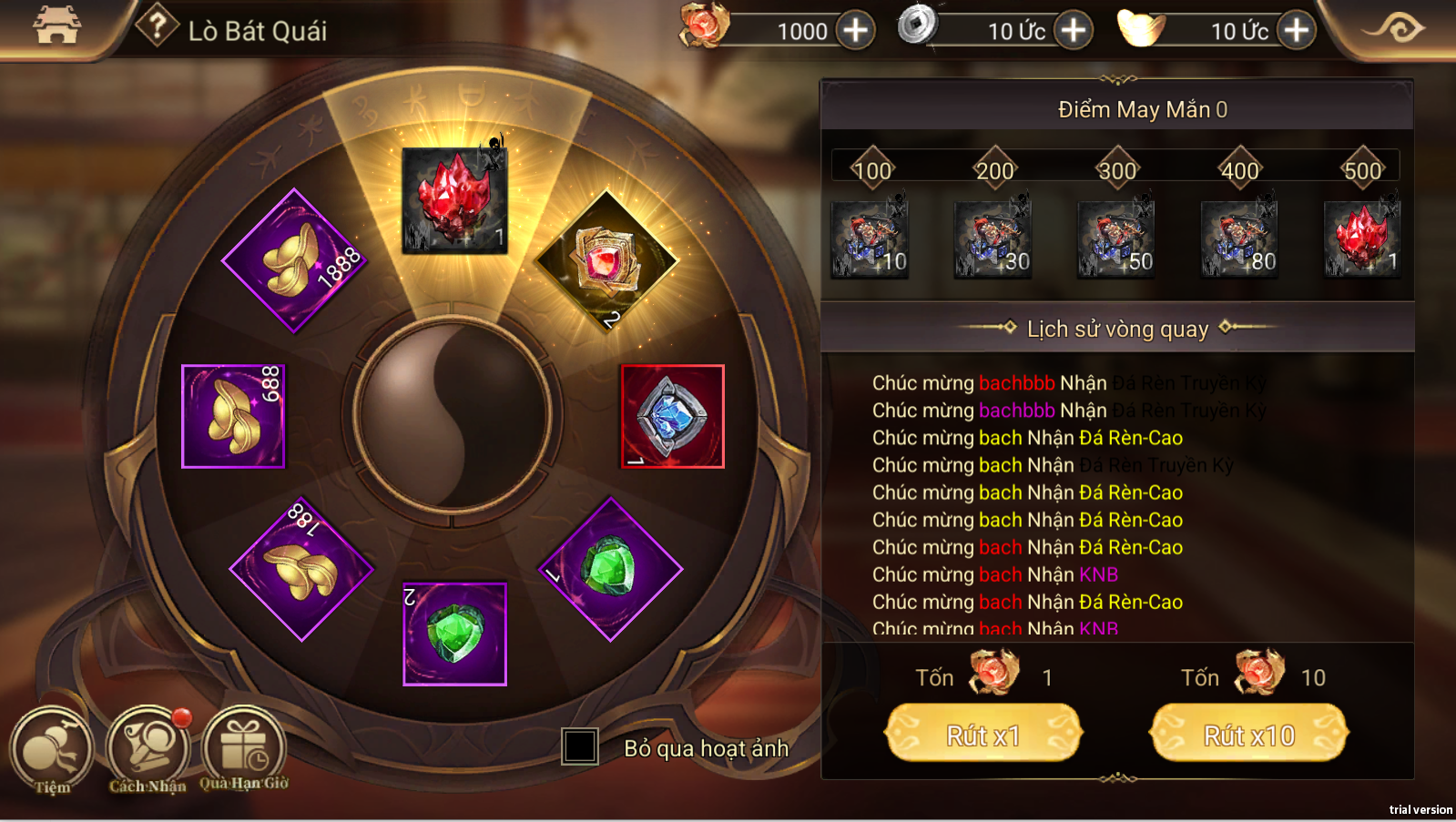The width and height of the screenshot is (1456, 822).
Task: Draw ten times with Rút x10
Action: click(1248, 734)
